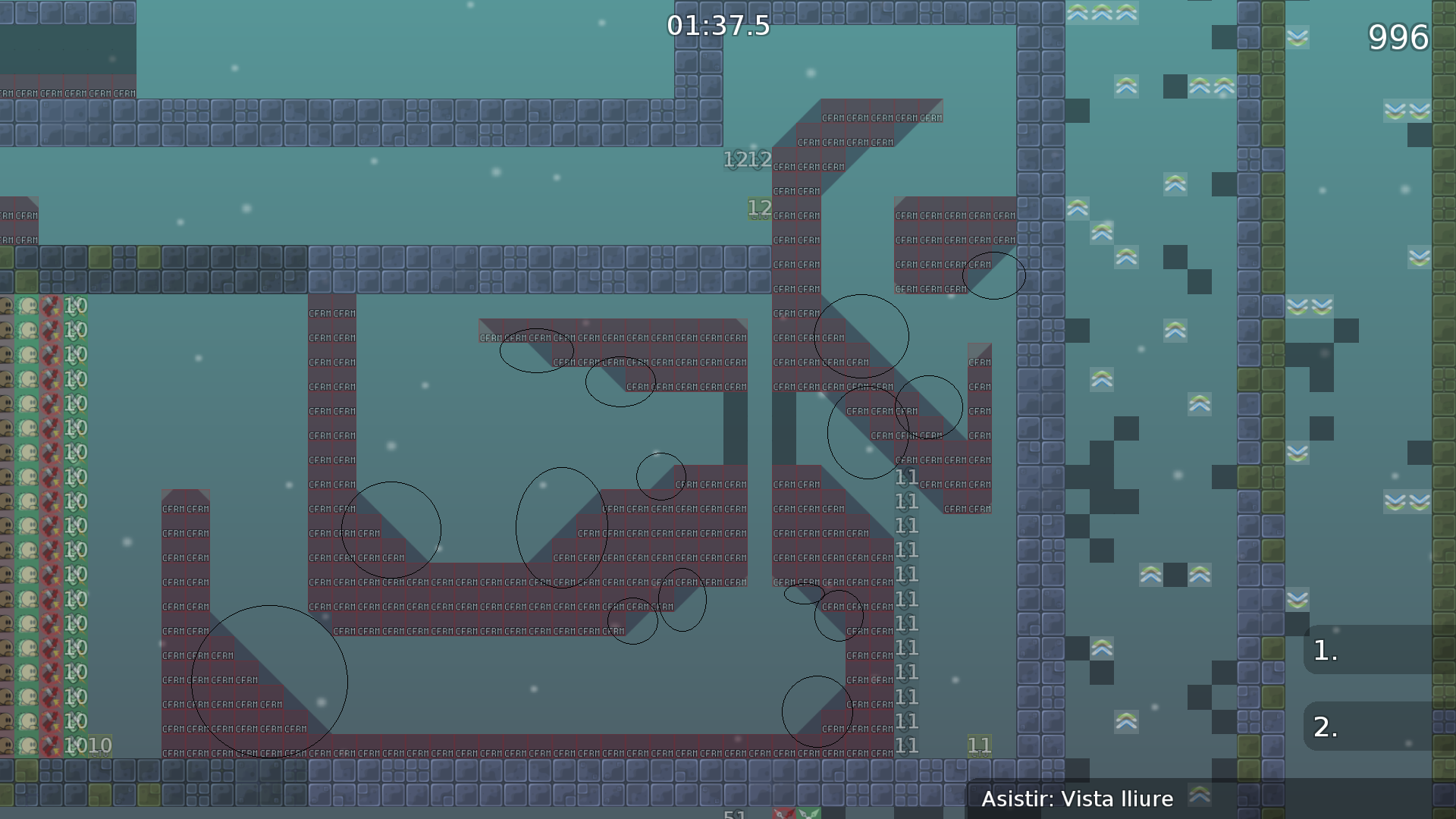Click a health value of 10 in the scoreboard
Image resolution: width=1456 pixels, height=819 pixels.
75,306
